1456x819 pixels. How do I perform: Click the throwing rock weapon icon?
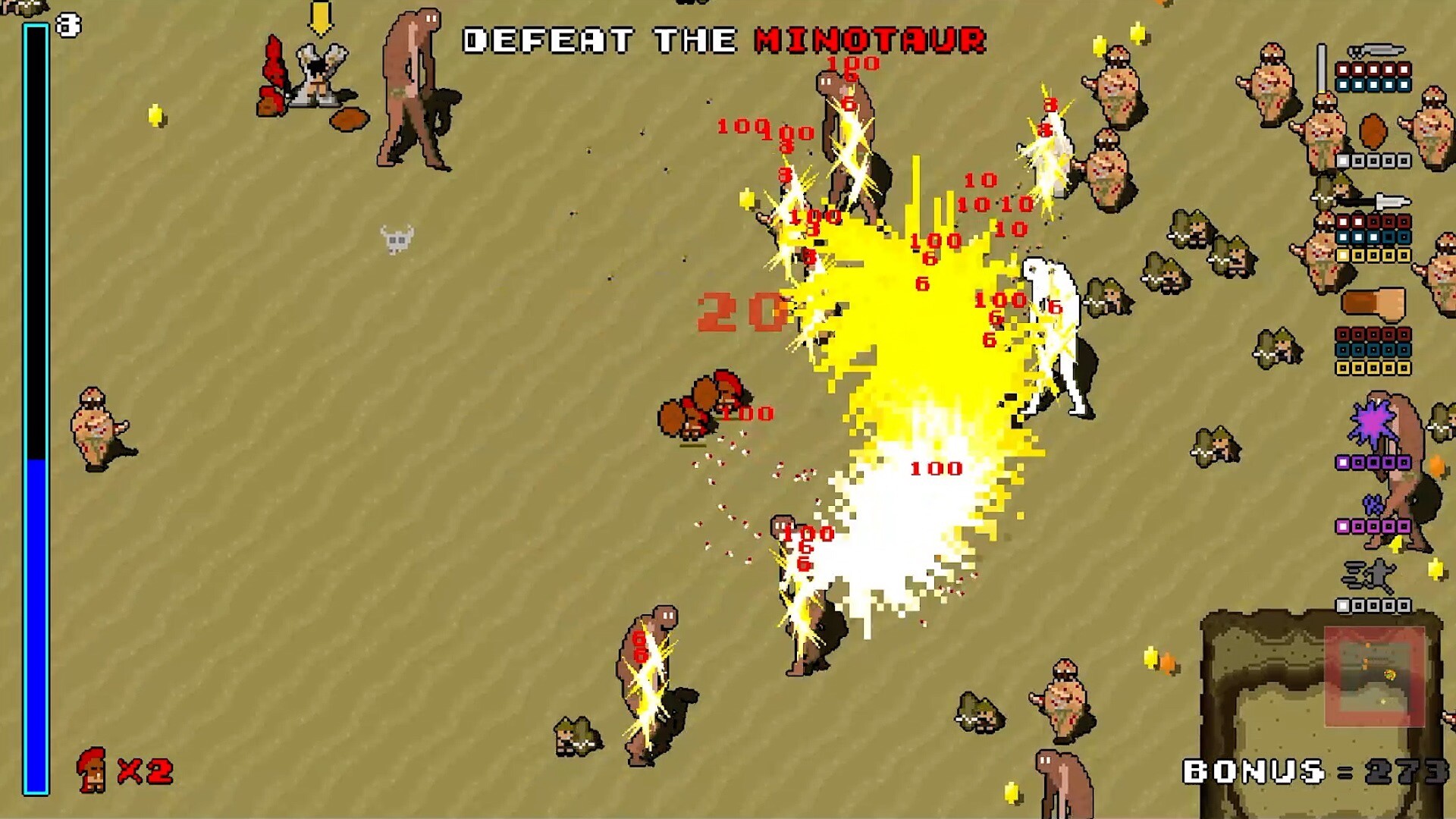pos(1373,131)
